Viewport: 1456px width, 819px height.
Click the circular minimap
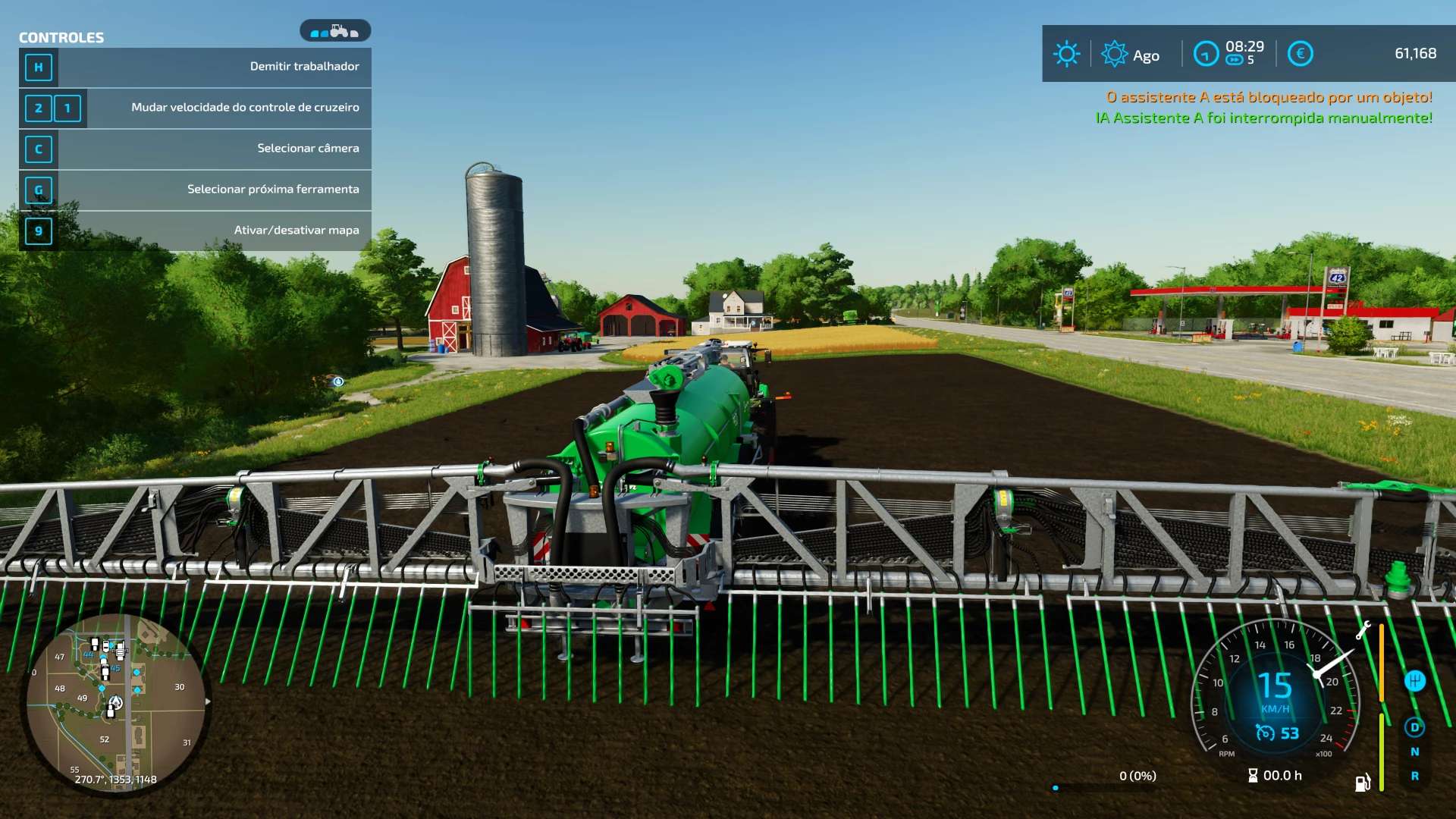click(115, 703)
